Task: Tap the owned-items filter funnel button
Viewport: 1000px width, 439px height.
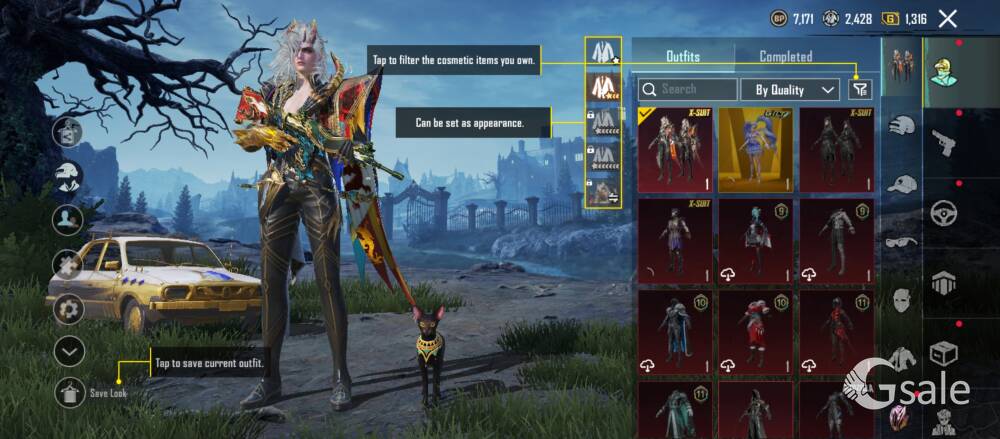Action: [860, 90]
